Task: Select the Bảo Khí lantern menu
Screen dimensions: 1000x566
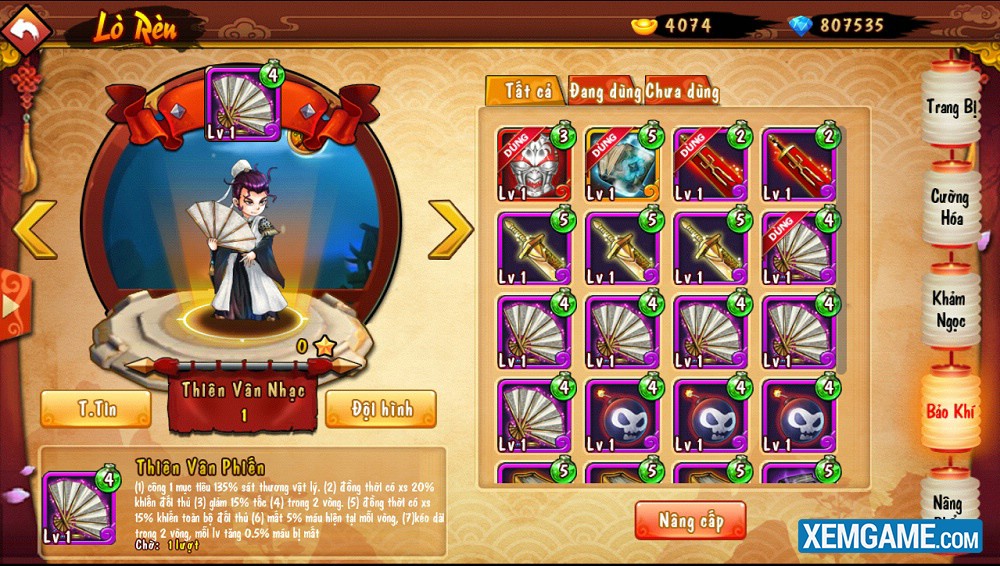Action: point(950,410)
